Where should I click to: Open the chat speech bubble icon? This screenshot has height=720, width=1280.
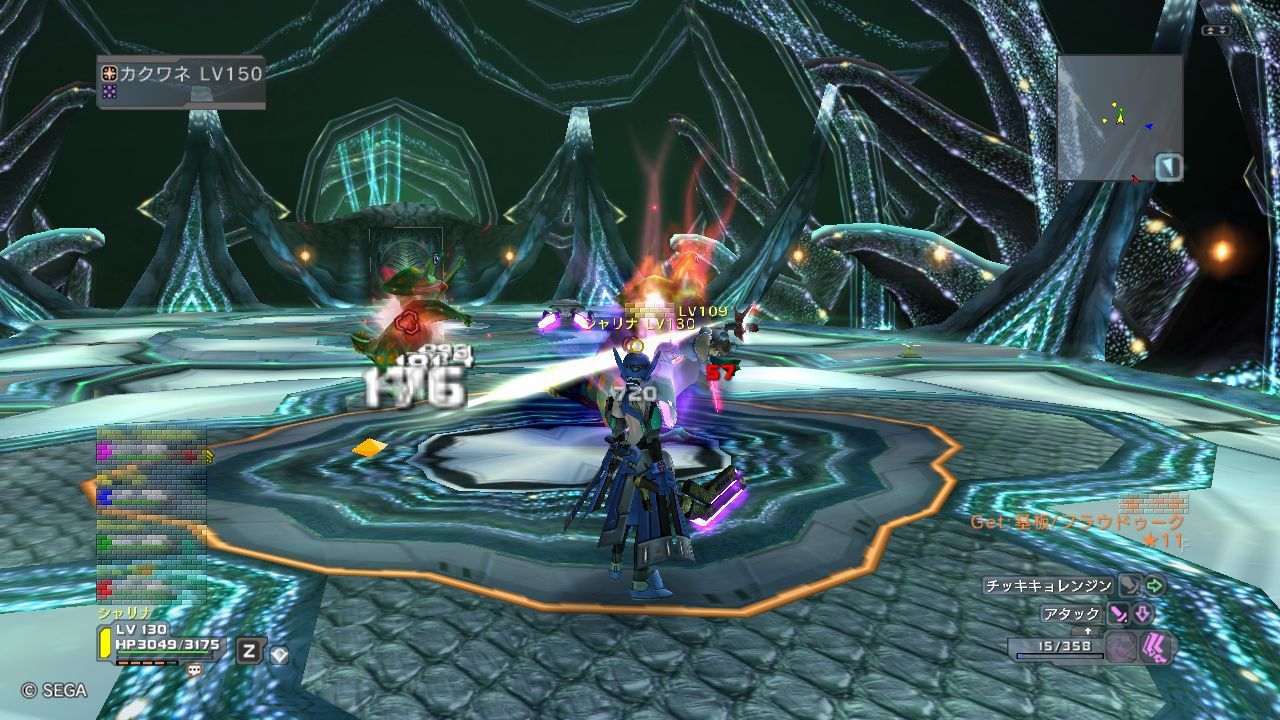[x=194, y=670]
